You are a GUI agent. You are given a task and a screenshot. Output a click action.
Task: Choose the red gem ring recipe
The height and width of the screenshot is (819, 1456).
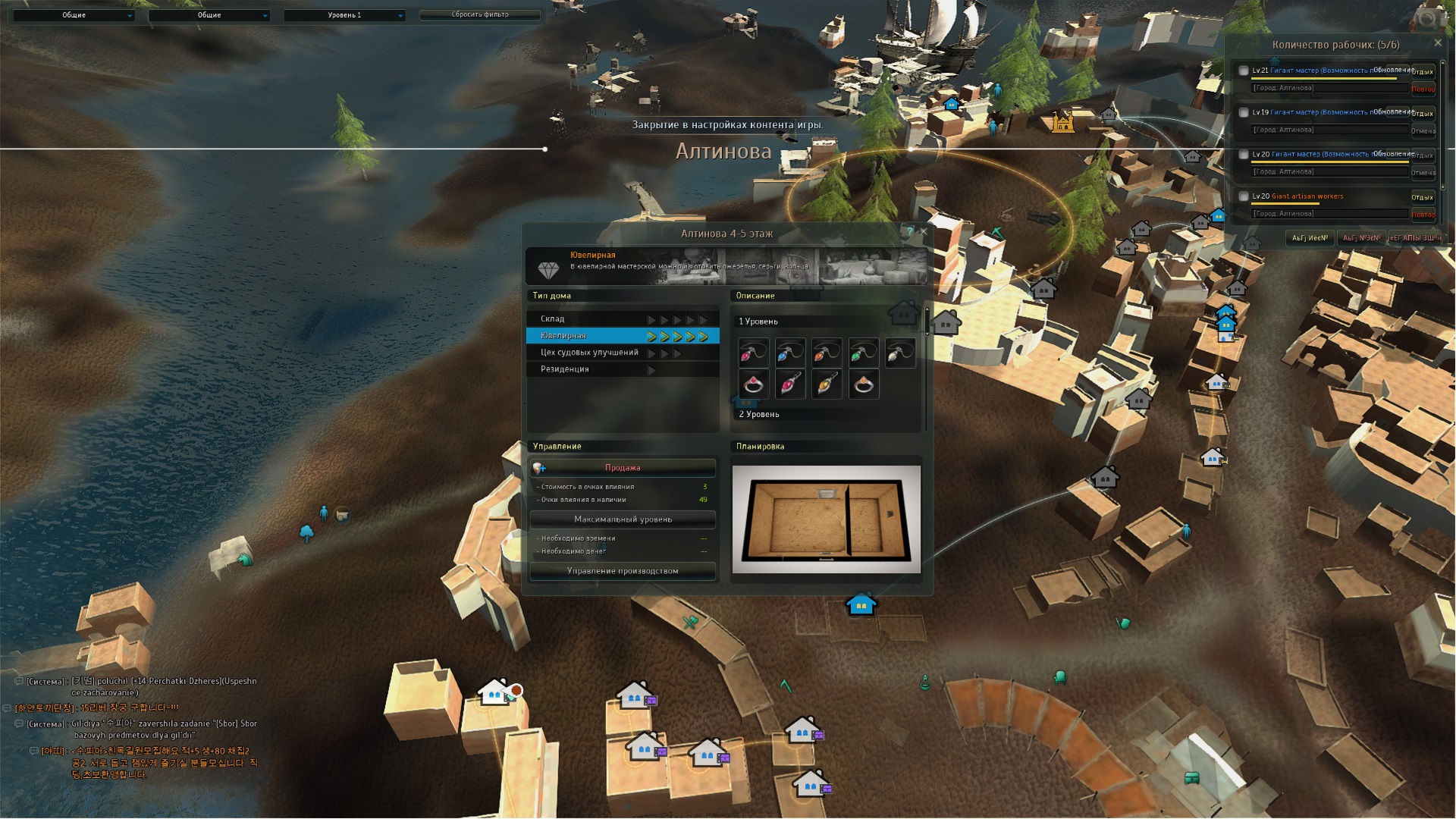pos(753,384)
